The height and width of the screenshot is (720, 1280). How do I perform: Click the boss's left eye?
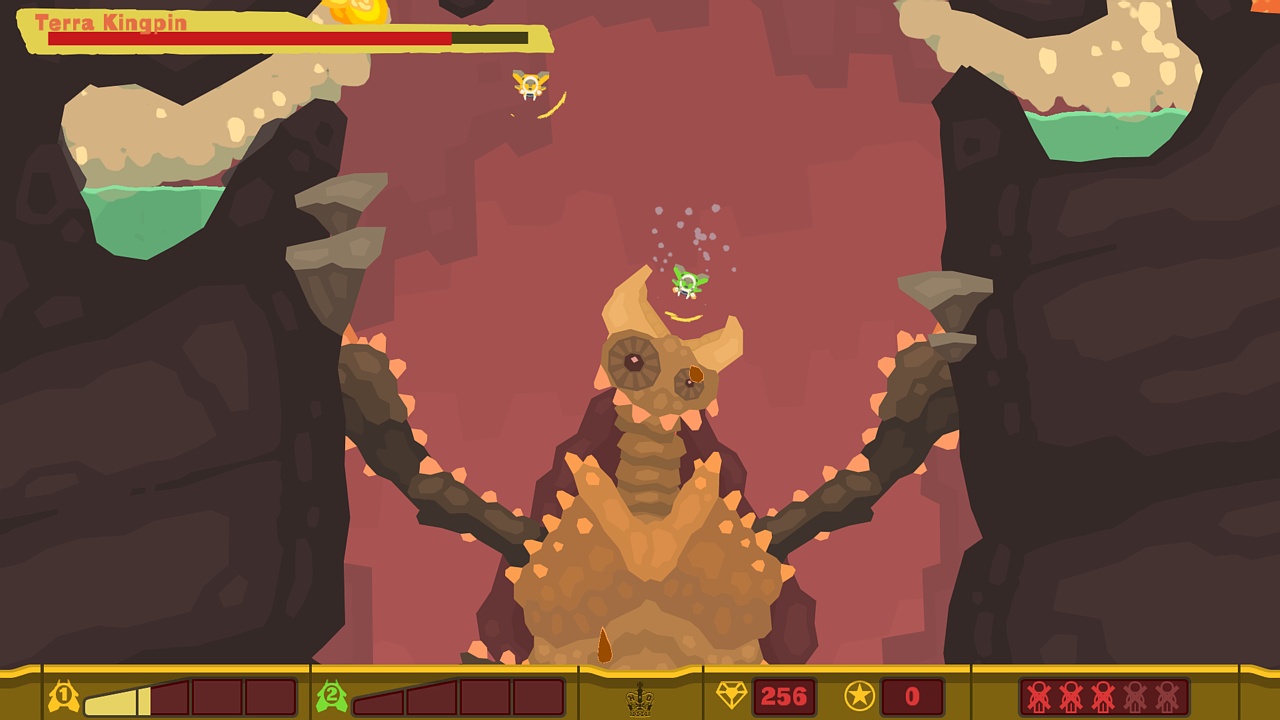634,361
